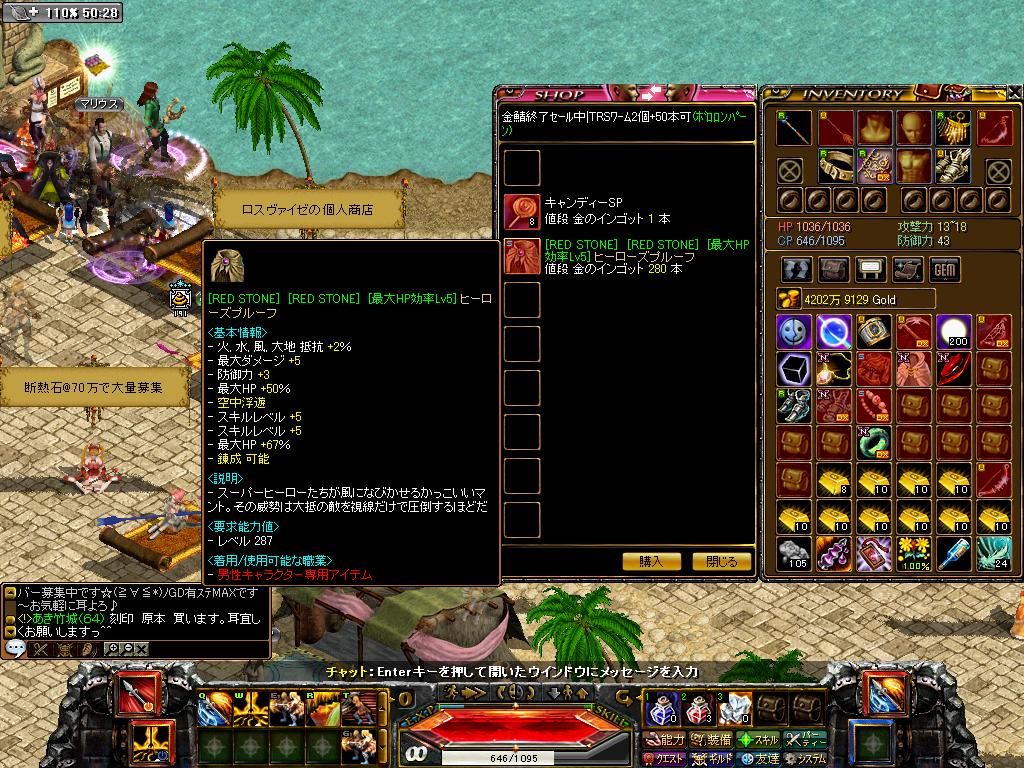
Task: Click the speech bubble chat icon
Action: point(15,648)
